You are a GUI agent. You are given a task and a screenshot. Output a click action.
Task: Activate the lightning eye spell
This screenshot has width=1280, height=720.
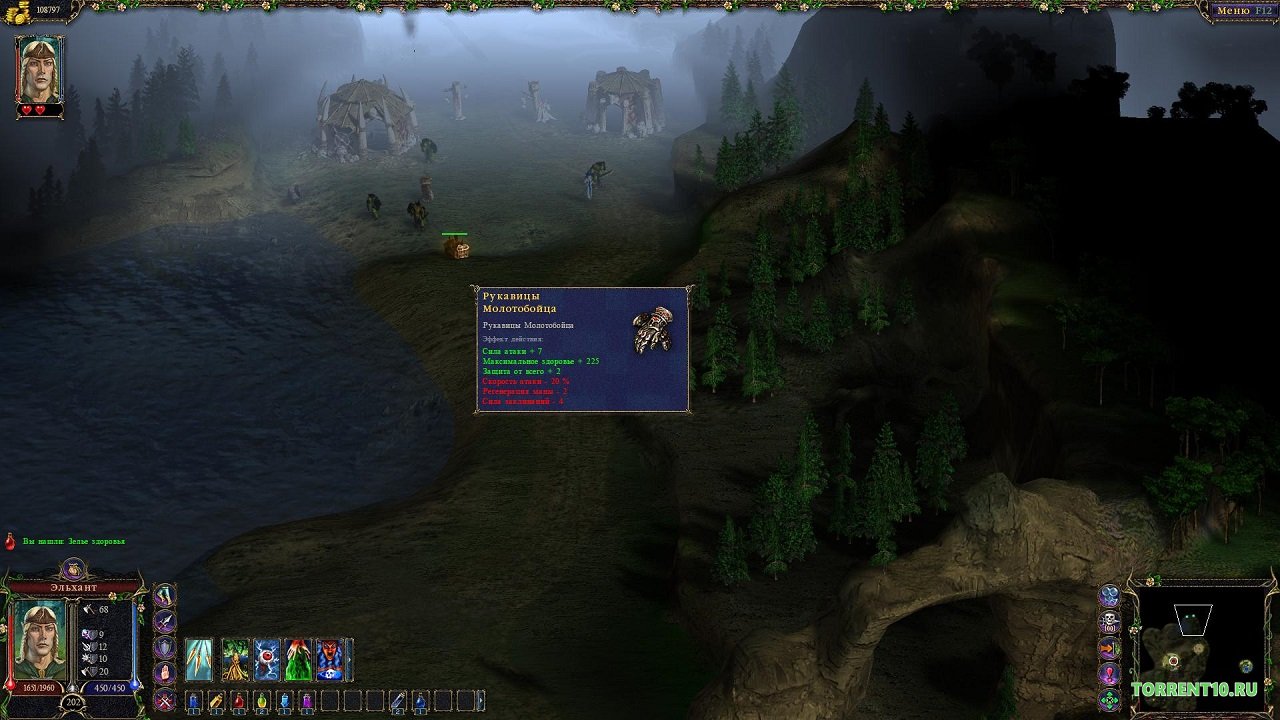point(267,660)
